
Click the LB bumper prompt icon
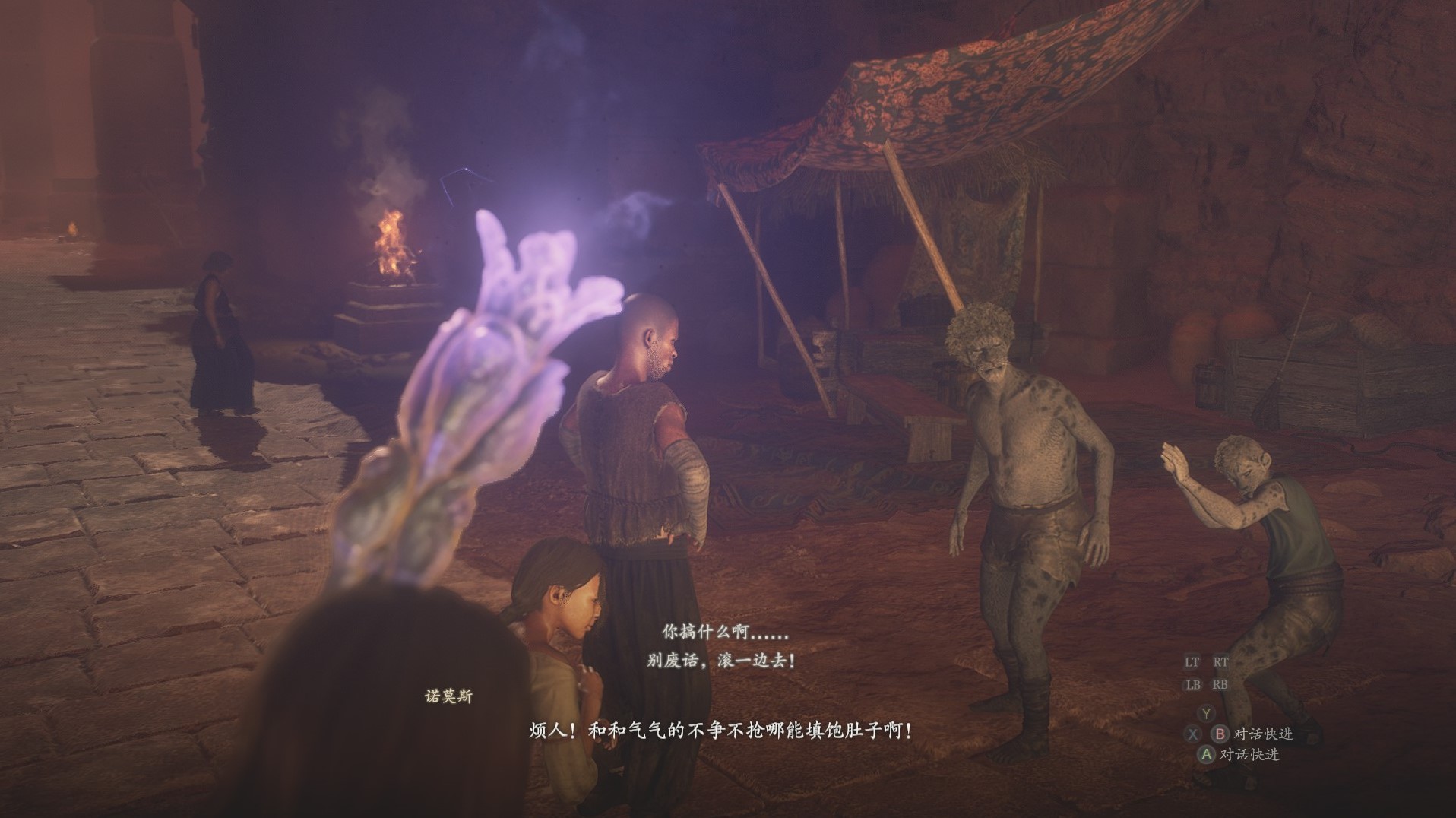tap(1194, 685)
